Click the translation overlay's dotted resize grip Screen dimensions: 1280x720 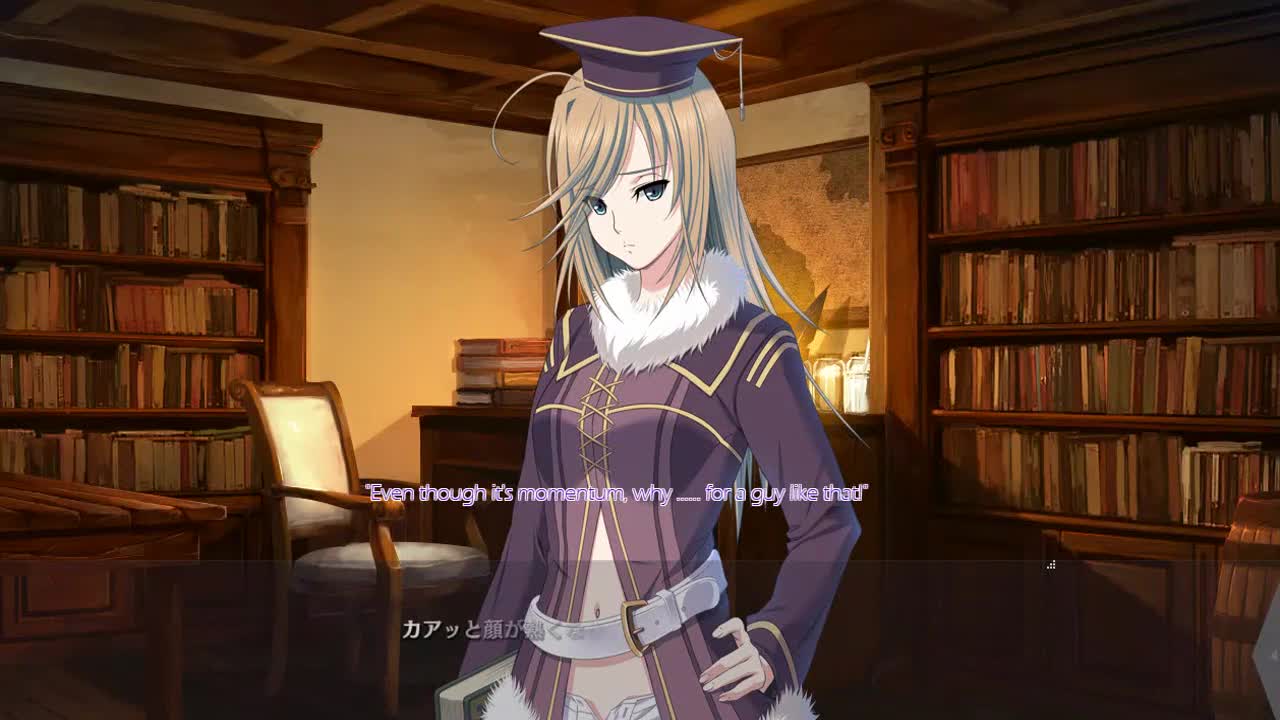1051,566
